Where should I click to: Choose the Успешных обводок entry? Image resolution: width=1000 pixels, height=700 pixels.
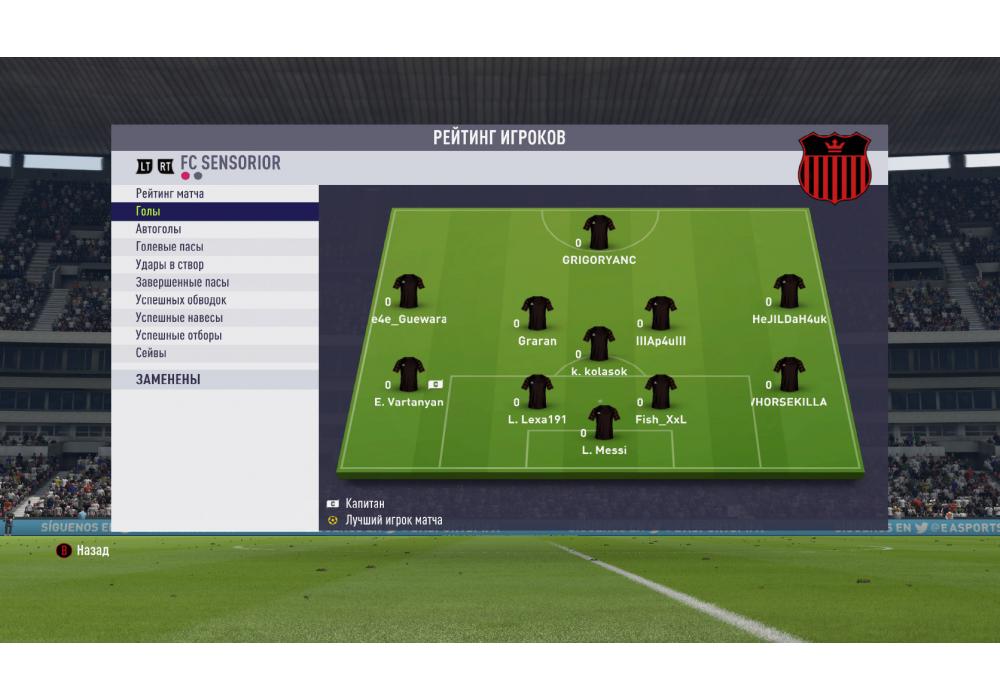[x=181, y=300]
